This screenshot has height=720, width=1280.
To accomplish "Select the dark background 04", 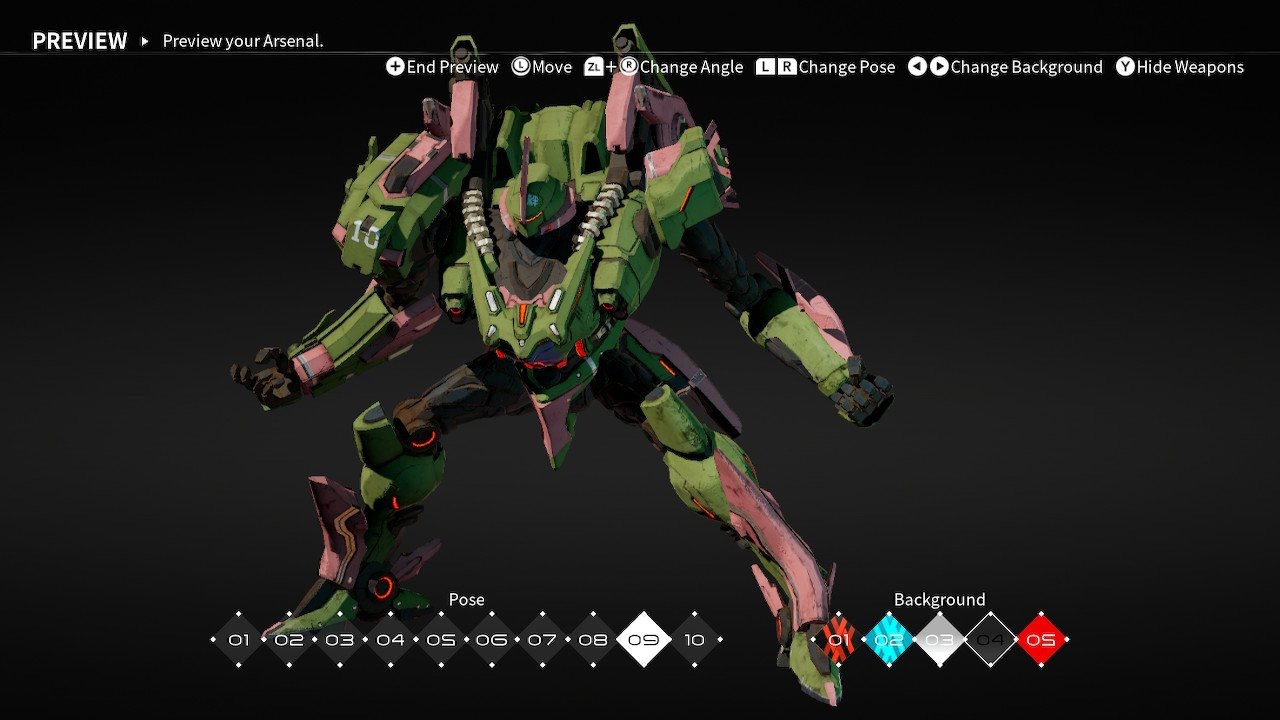I will click(990, 640).
